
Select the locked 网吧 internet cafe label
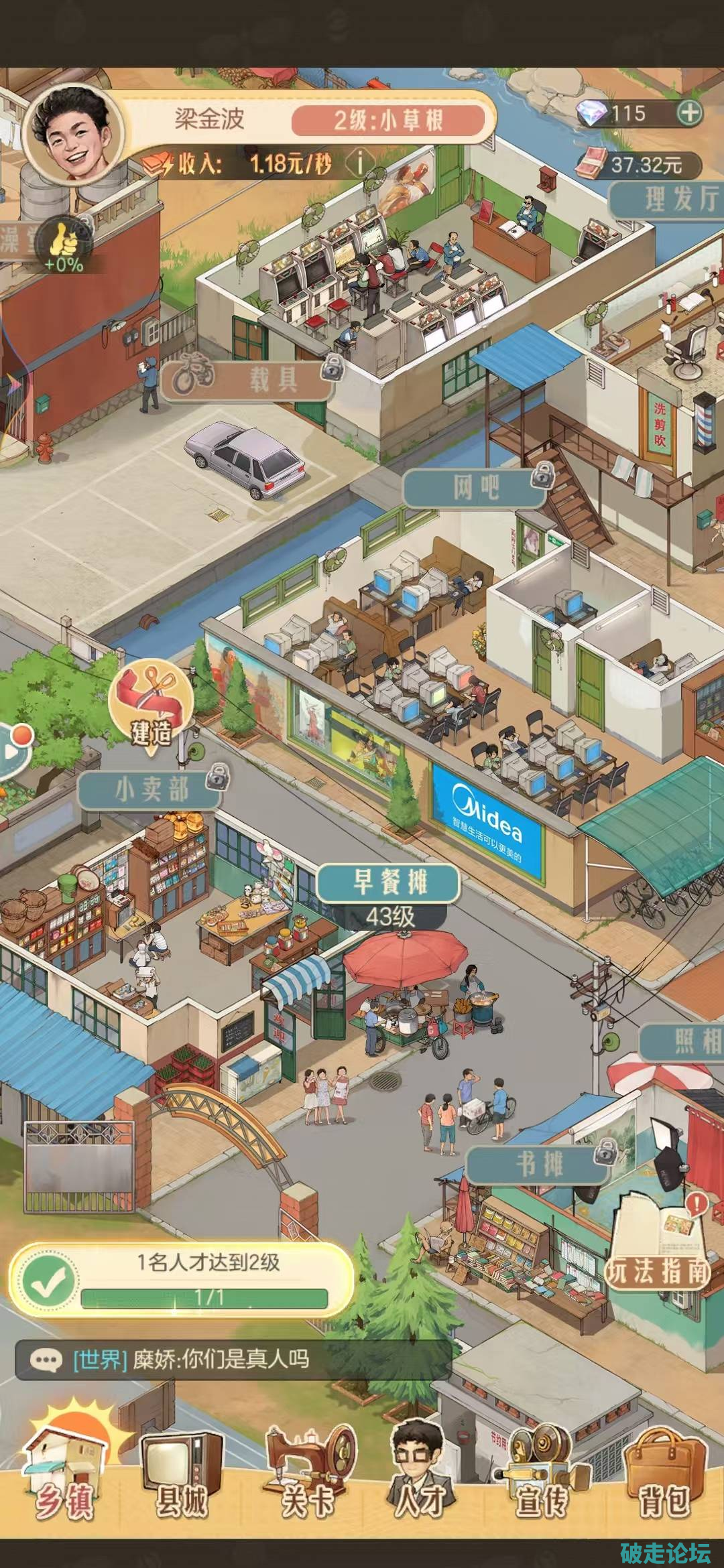[x=477, y=486]
